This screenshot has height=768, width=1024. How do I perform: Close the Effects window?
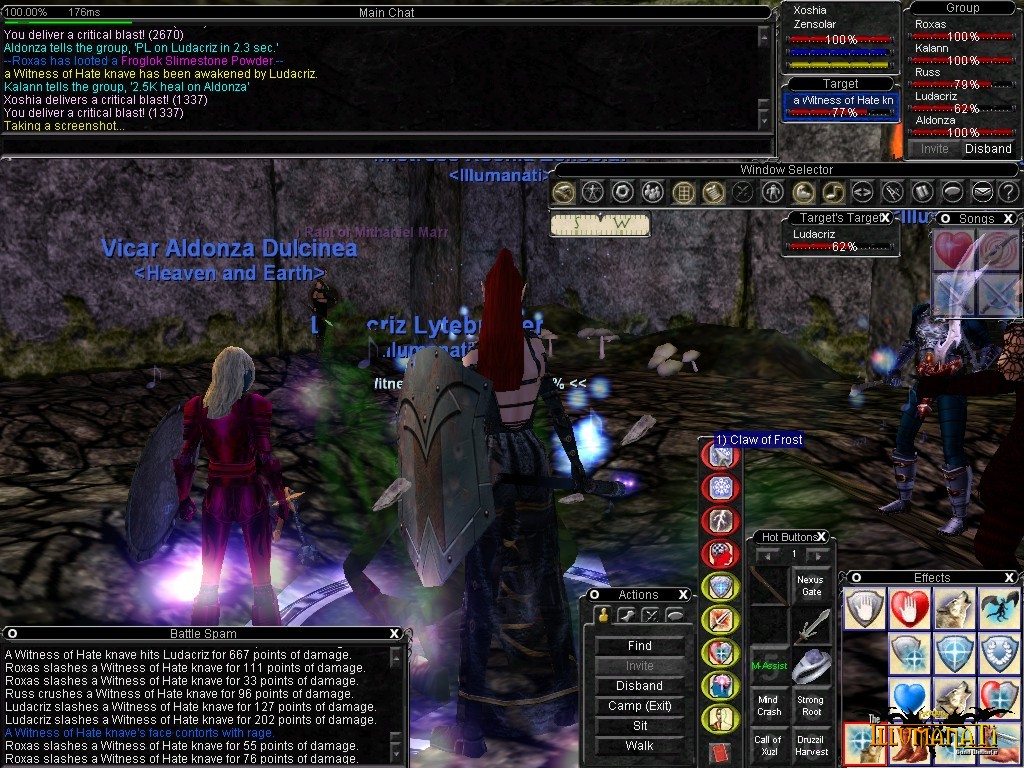(x=1010, y=578)
